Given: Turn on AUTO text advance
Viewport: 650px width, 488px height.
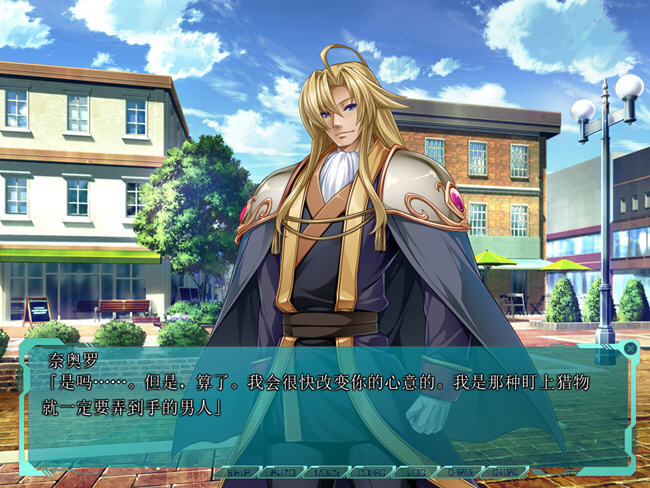Looking at the screenshot, I should coord(283,472).
